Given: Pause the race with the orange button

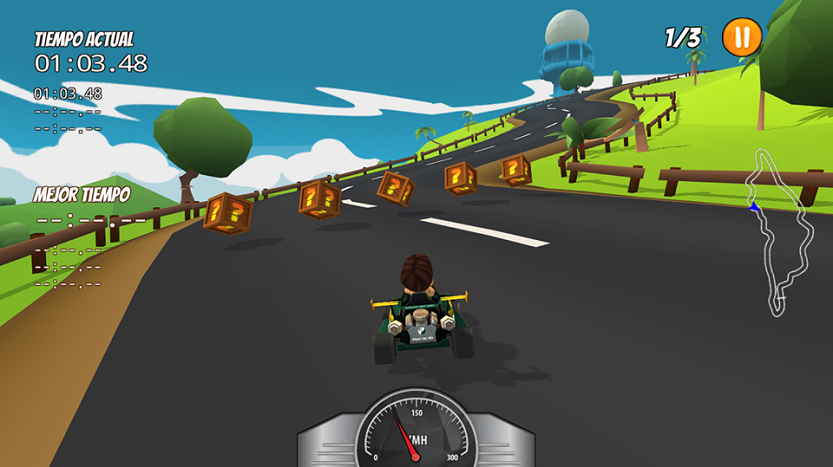Looking at the screenshot, I should tap(741, 37).
